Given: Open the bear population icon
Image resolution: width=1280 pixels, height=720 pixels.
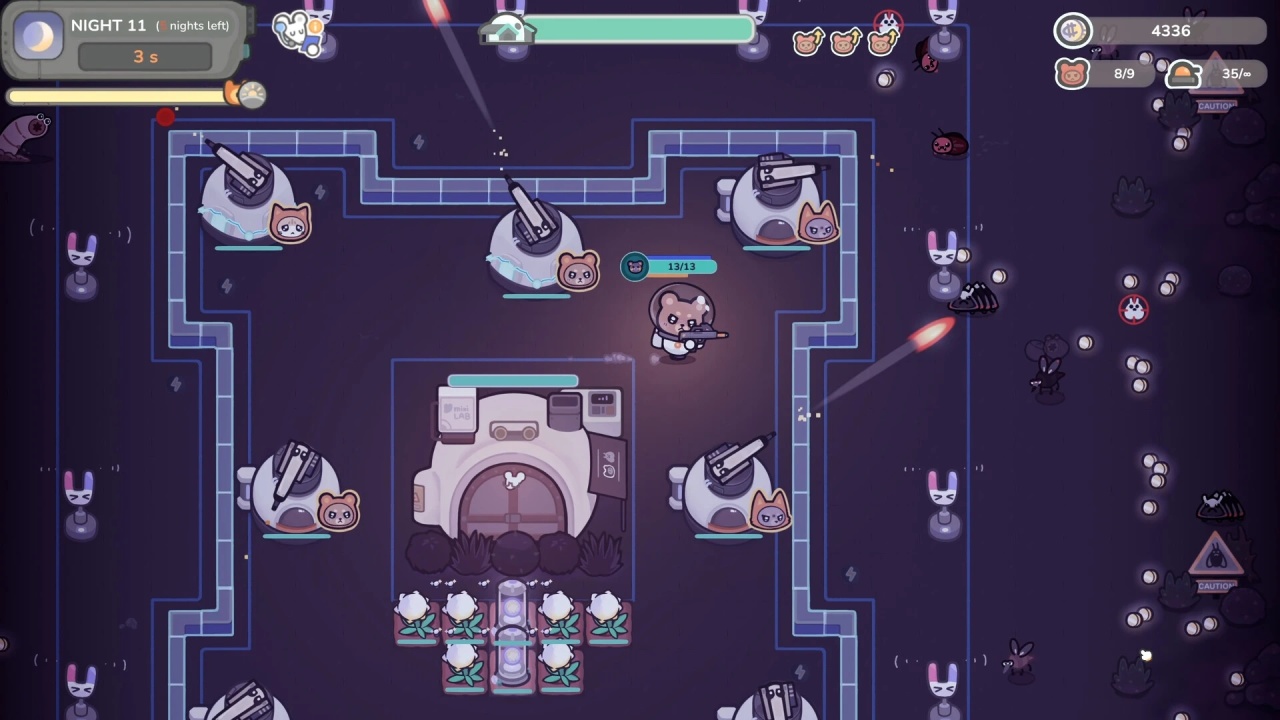Looking at the screenshot, I should [x=1072, y=74].
